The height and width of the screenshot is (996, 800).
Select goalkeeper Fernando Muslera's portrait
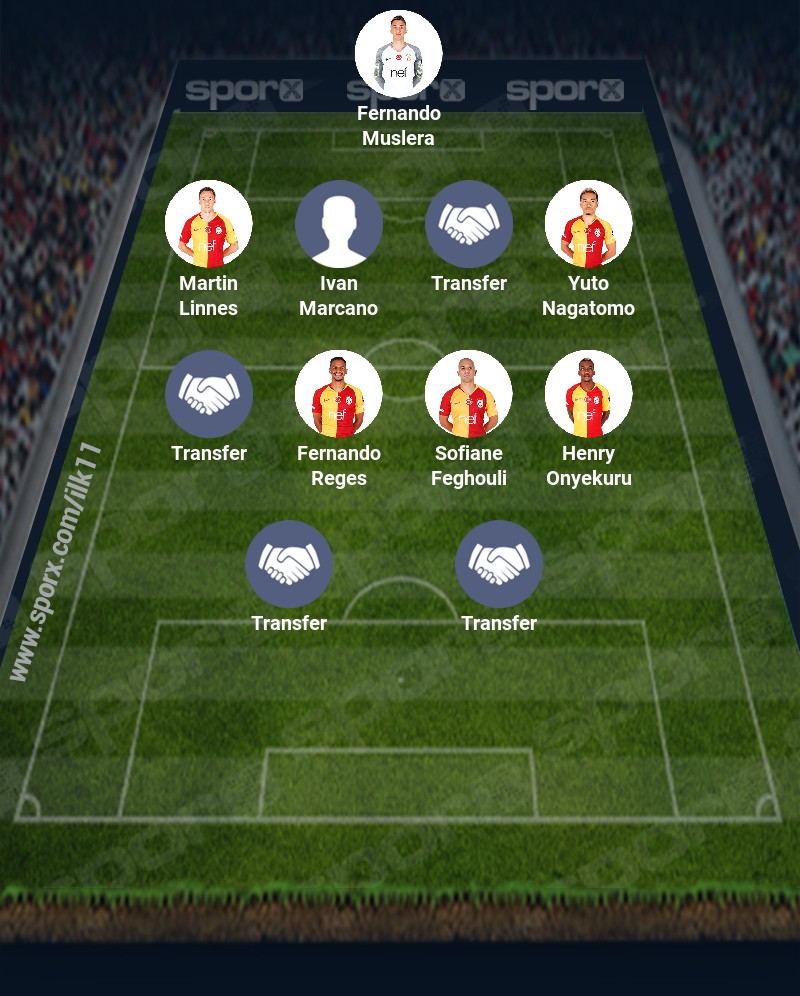coord(398,54)
